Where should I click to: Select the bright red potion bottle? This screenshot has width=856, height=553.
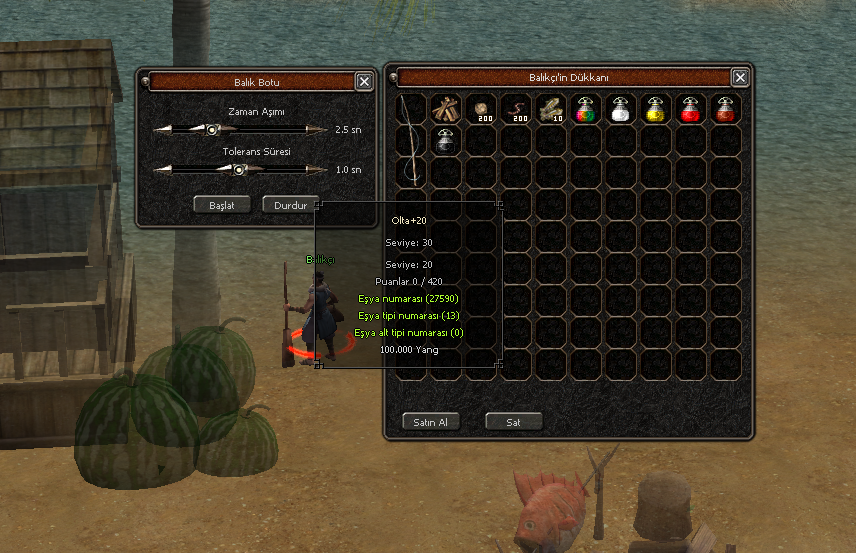point(690,108)
